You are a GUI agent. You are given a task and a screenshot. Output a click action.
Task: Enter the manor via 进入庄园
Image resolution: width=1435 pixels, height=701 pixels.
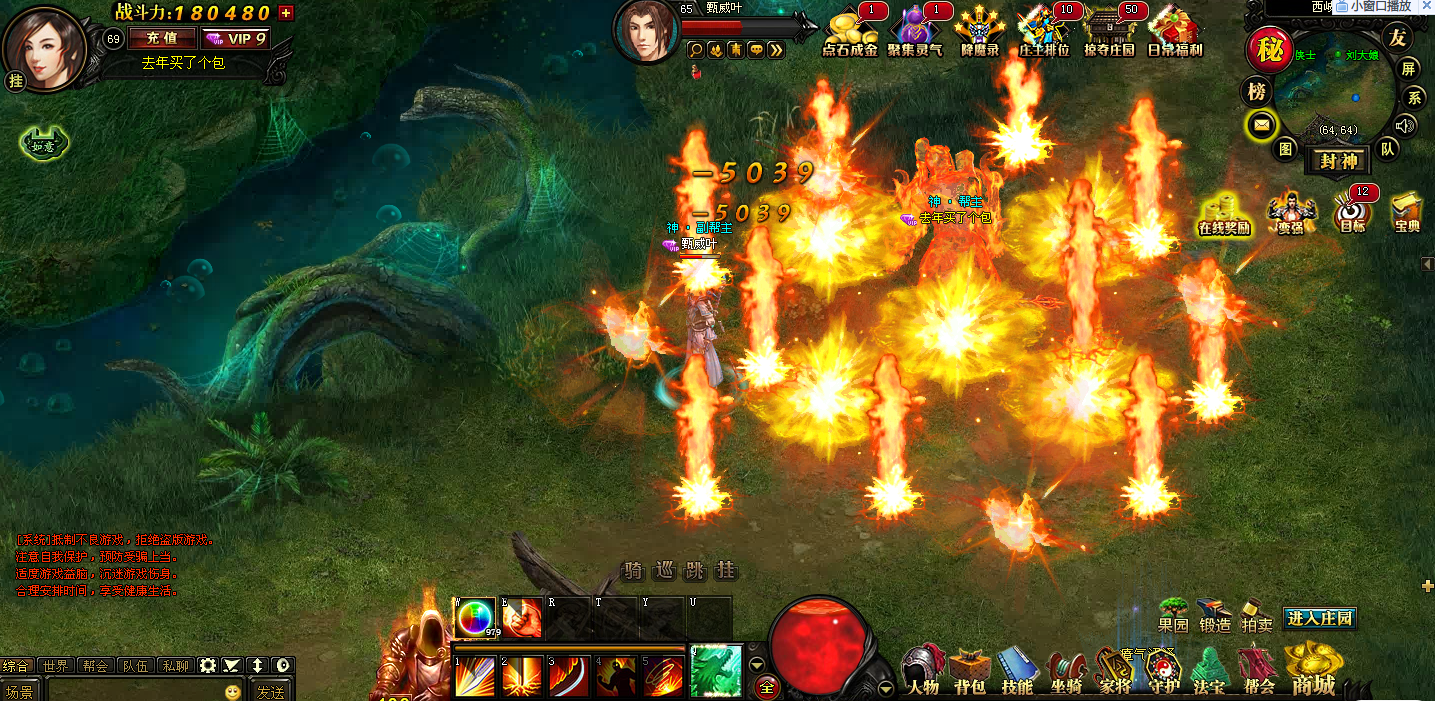pos(1320,619)
